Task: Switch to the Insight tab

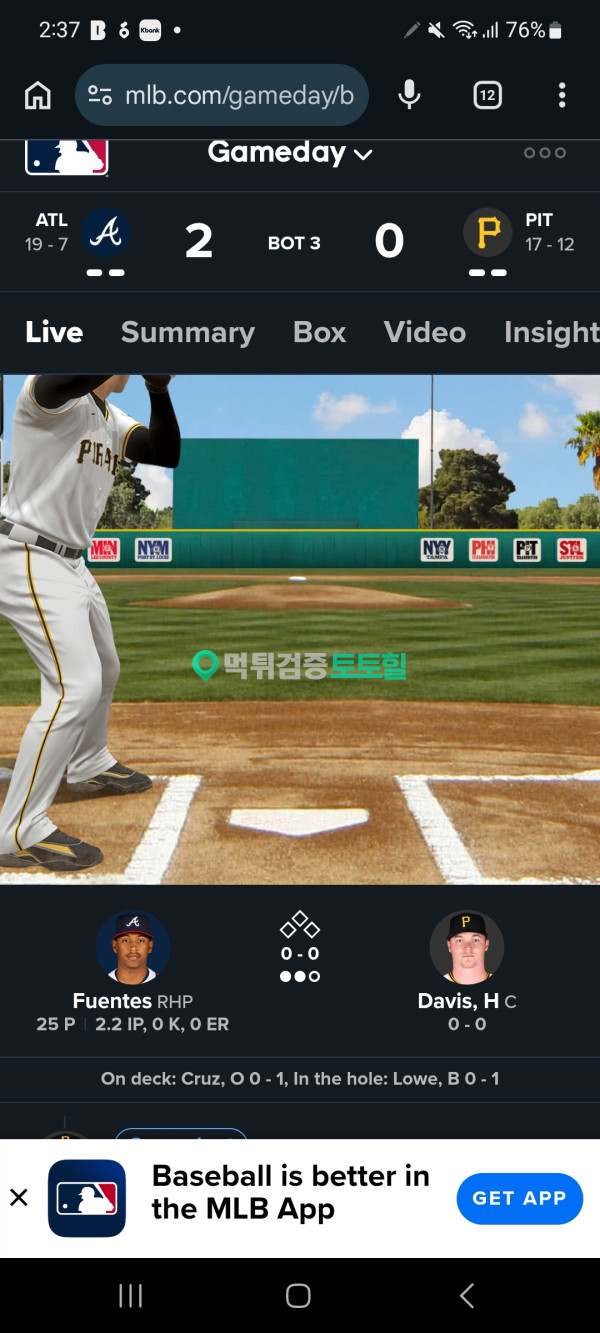Action: 550,332
